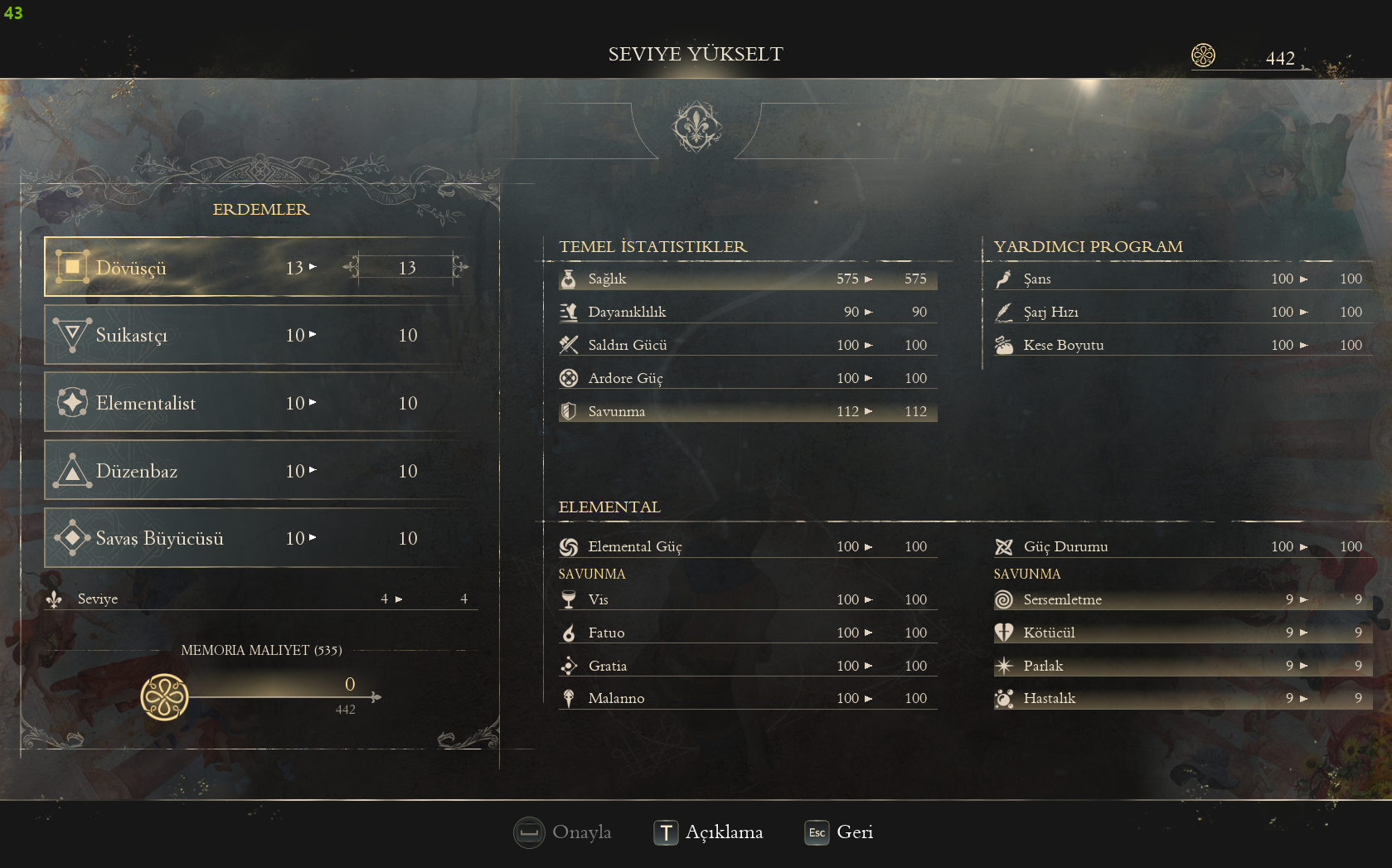The image size is (1392, 868).
Task: Highlight the Sağlık stat row
Action: 747,279
